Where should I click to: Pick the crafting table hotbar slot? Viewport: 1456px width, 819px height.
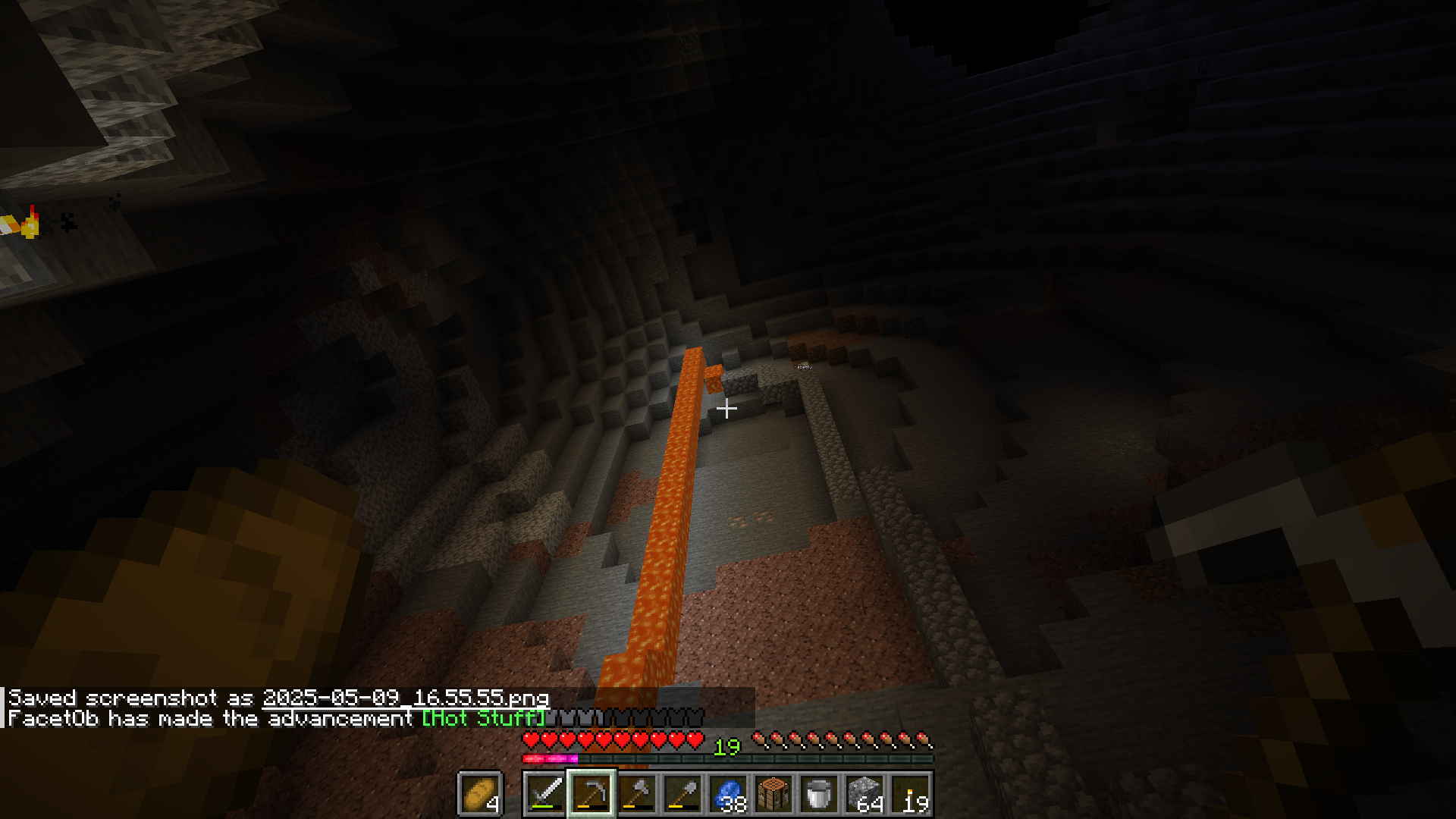[773, 794]
